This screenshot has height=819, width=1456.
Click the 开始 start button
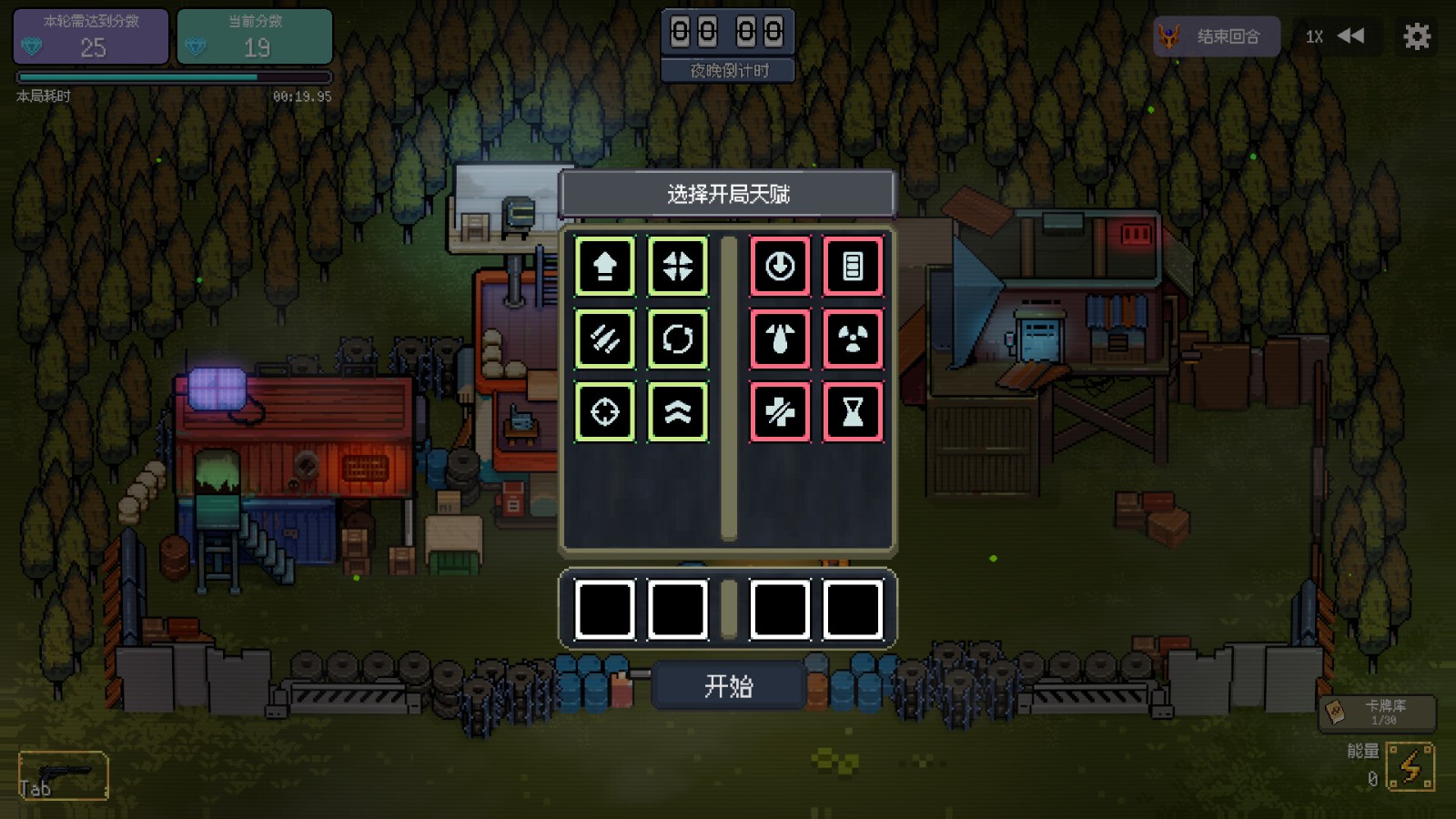[x=728, y=685]
